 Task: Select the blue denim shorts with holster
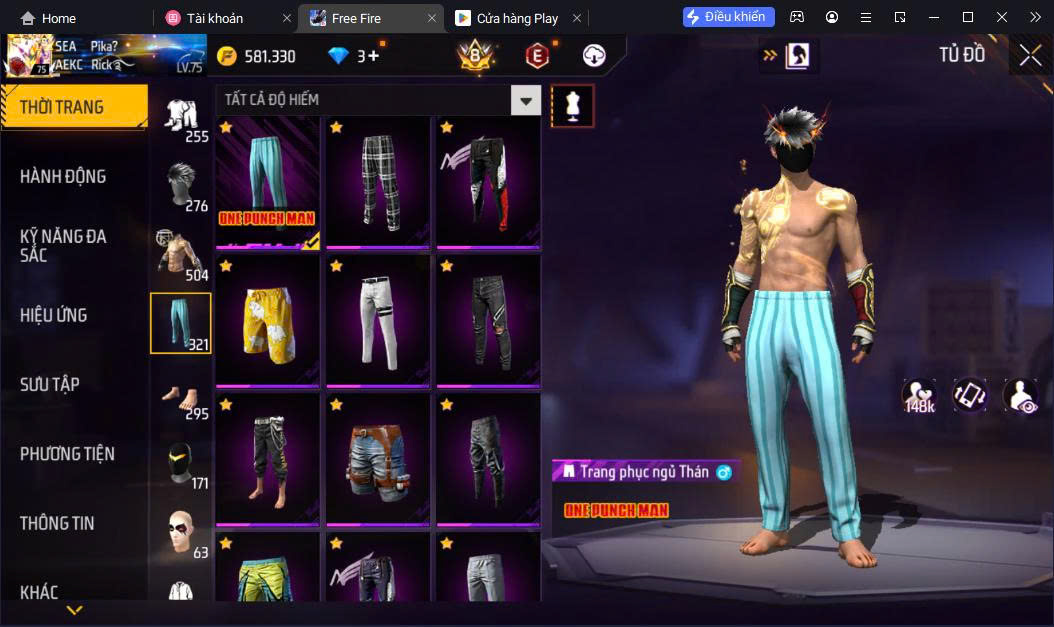pos(377,459)
